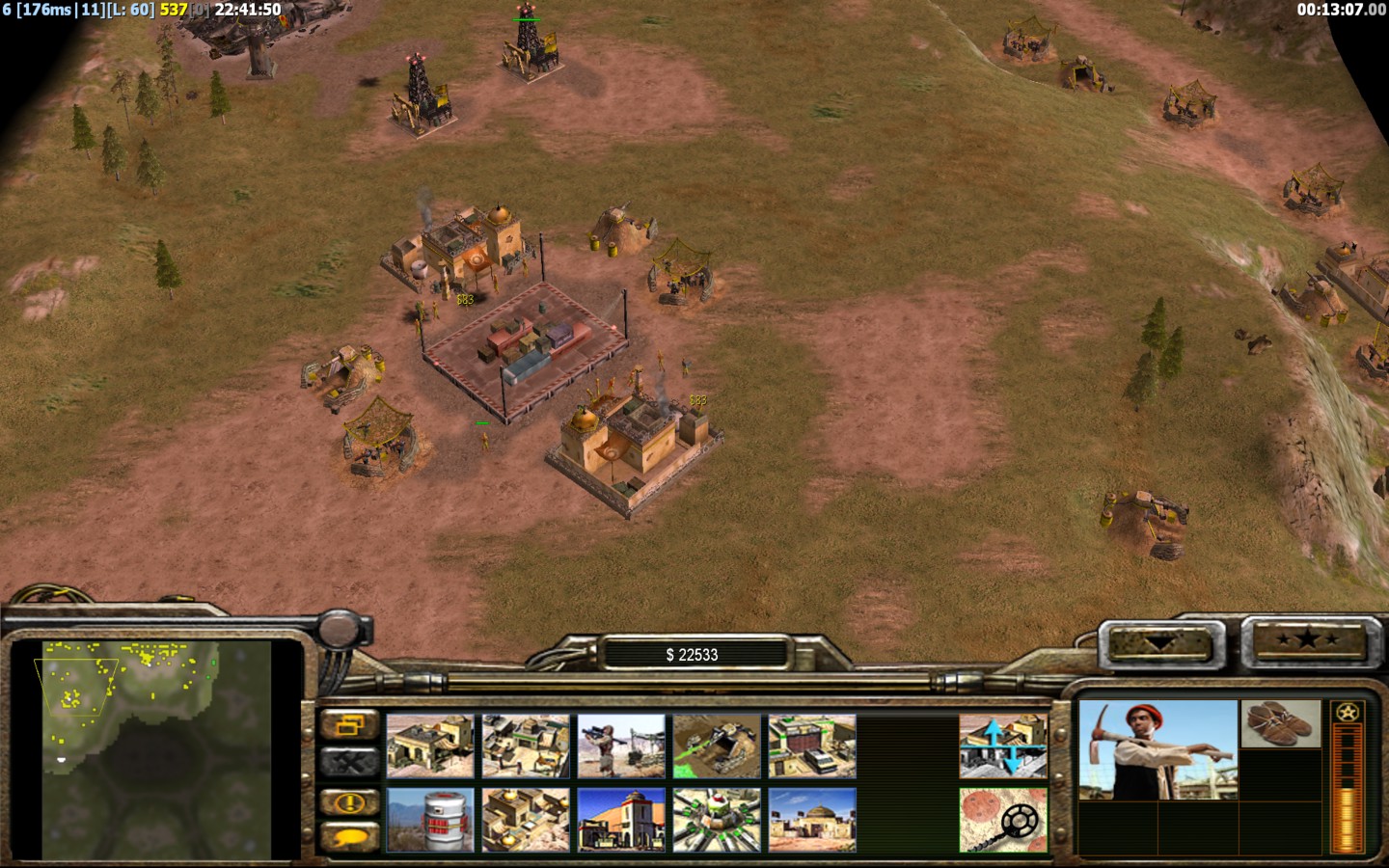This screenshot has width=1389, height=868.
Task: Place a beacon with the exclamation button
Action: [x=348, y=801]
